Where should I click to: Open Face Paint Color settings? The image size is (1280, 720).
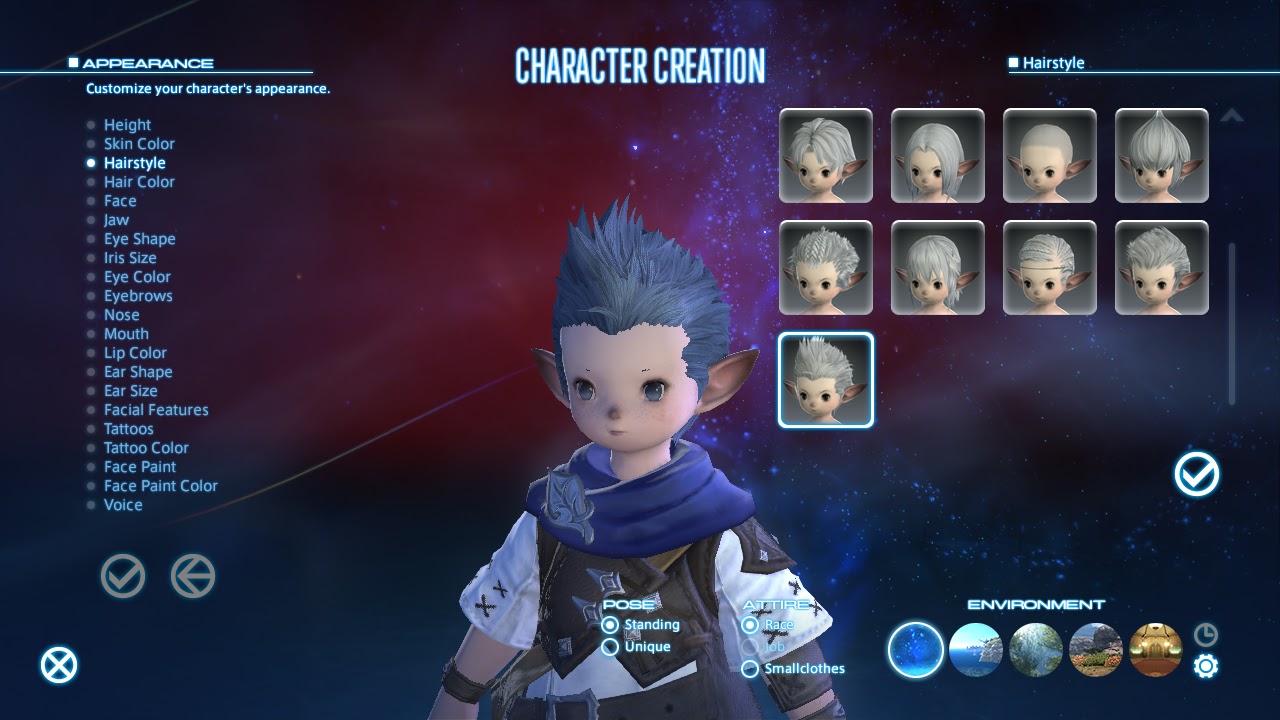coord(161,485)
